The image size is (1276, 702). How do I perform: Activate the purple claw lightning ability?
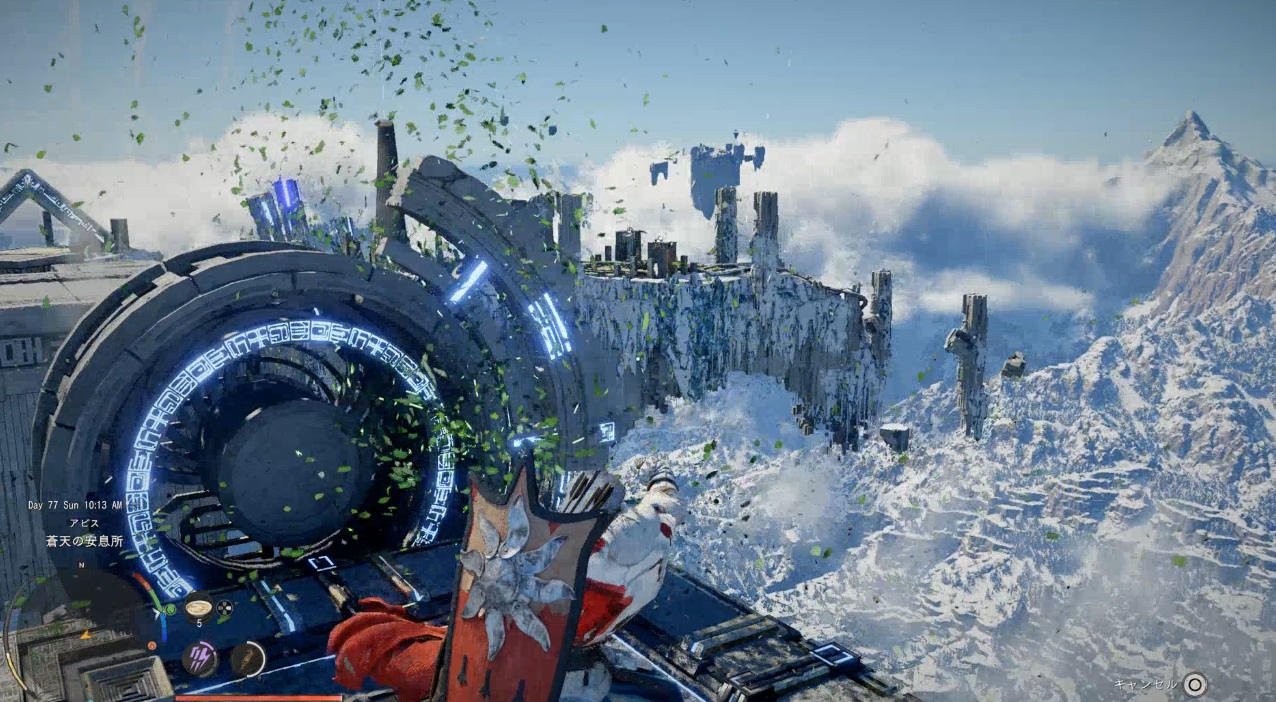pos(200,659)
